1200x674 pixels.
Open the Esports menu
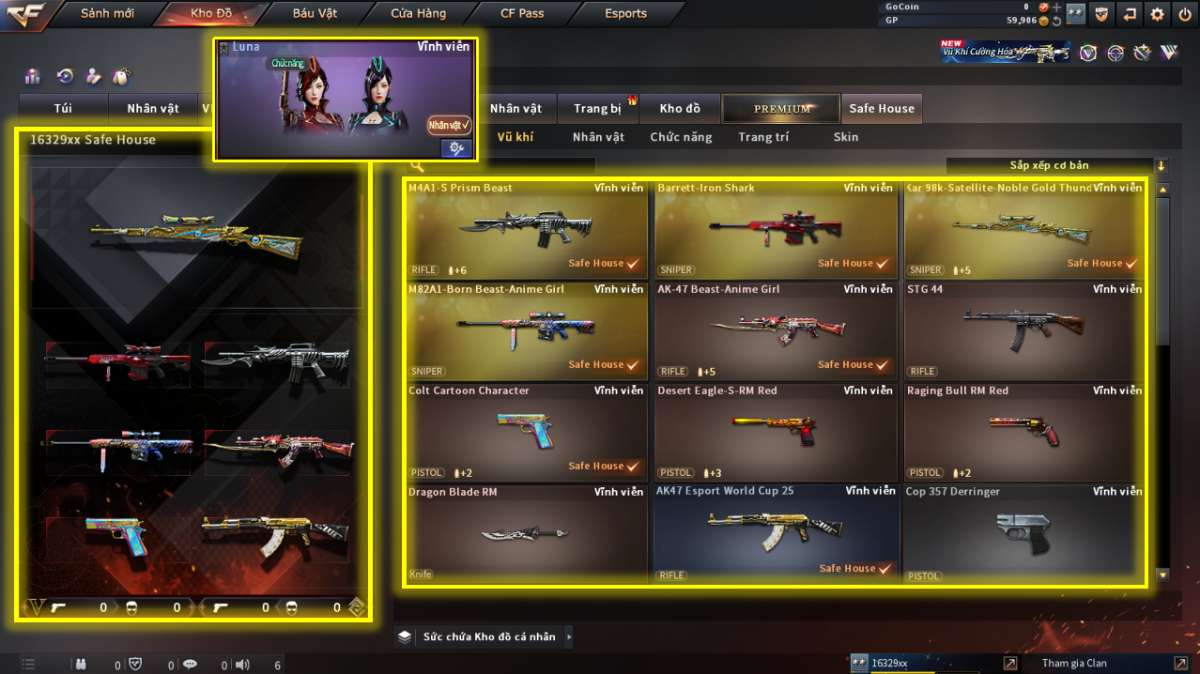pyautogui.click(x=626, y=14)
